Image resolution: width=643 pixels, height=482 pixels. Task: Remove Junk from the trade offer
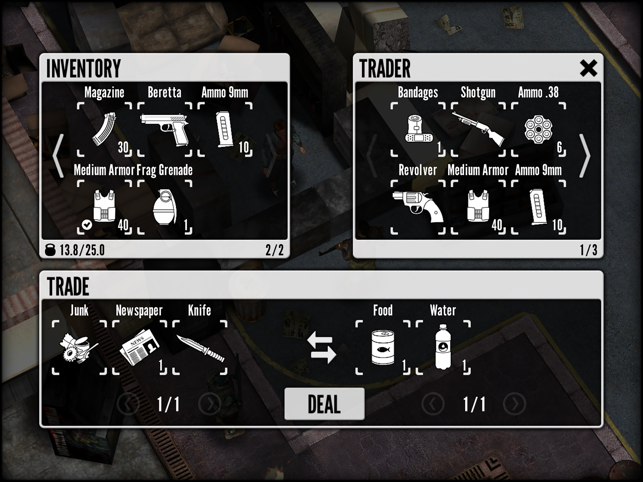point(79,347)
